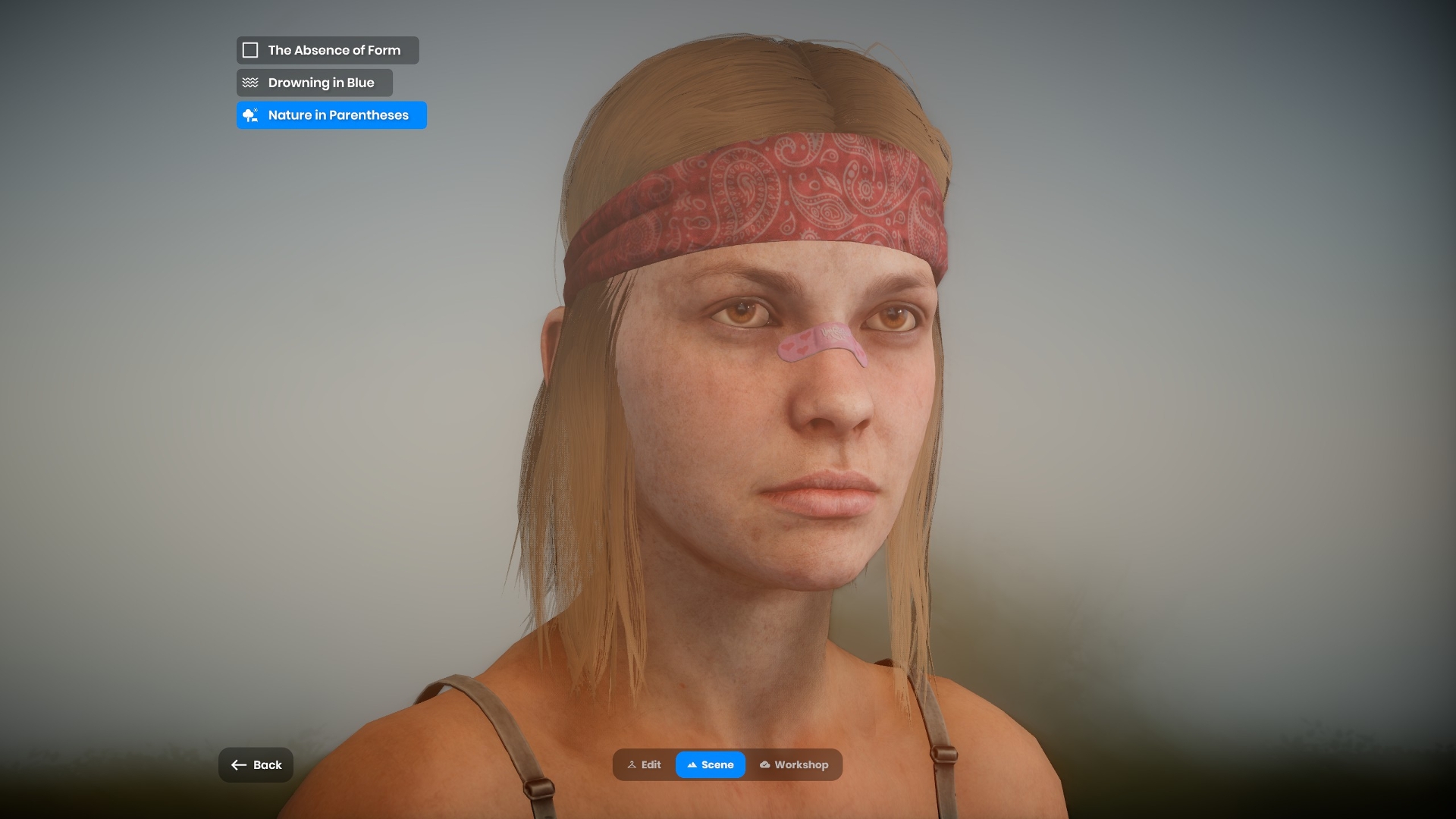Image resolution: width=1456 pixels, height=819 pixels.
Task: Go back with the Back button
Action: click(x=256, y=765)
